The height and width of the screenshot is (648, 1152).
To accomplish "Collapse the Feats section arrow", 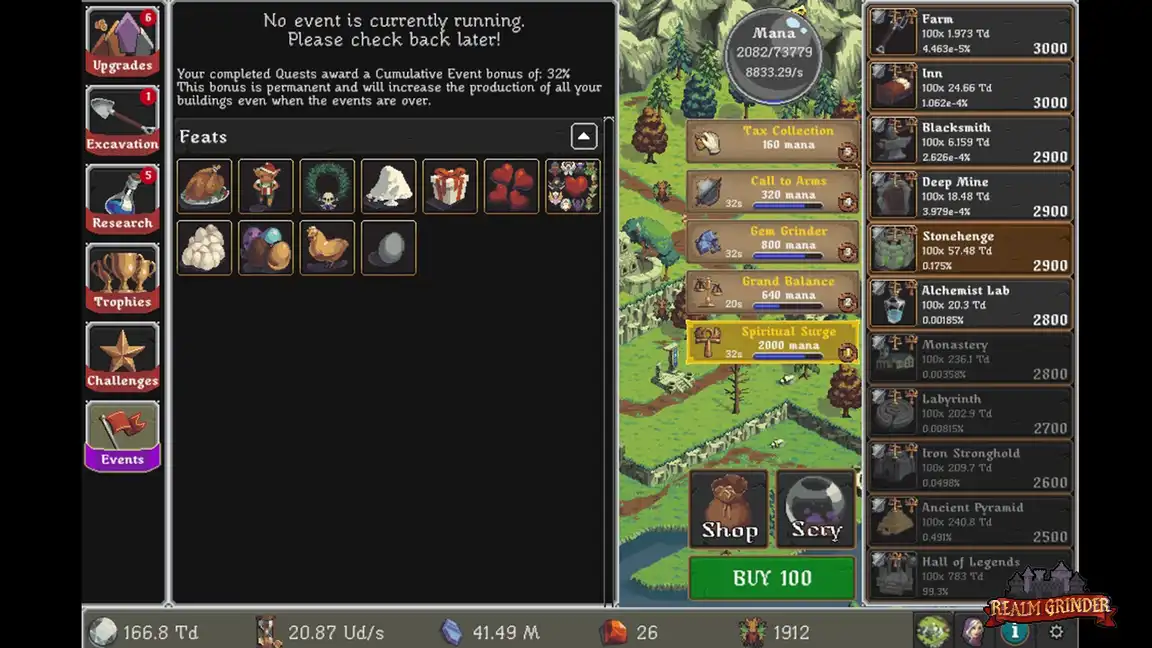I will [x=584, y=137].
